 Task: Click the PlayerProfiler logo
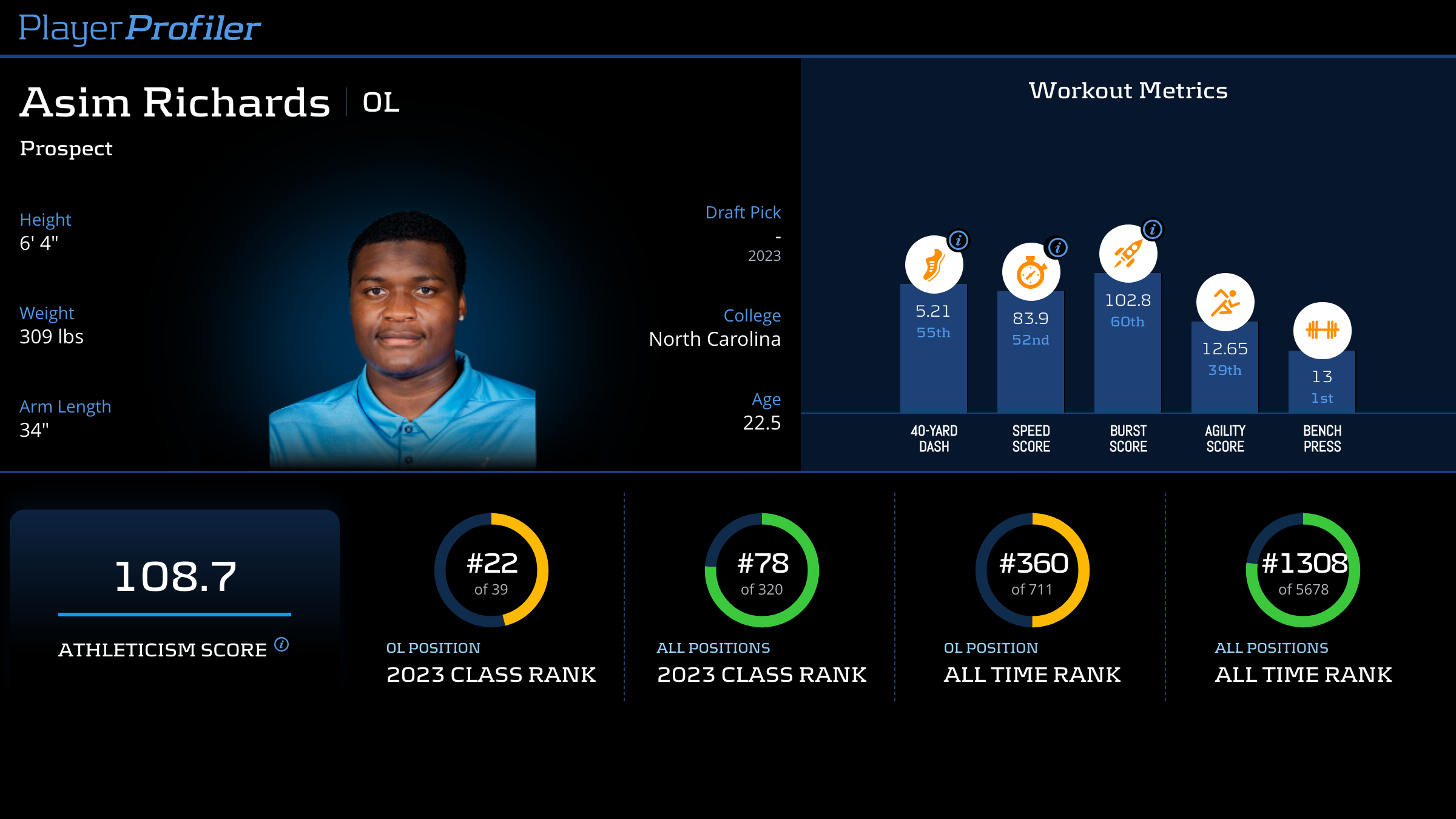click(x=140, y=28)
